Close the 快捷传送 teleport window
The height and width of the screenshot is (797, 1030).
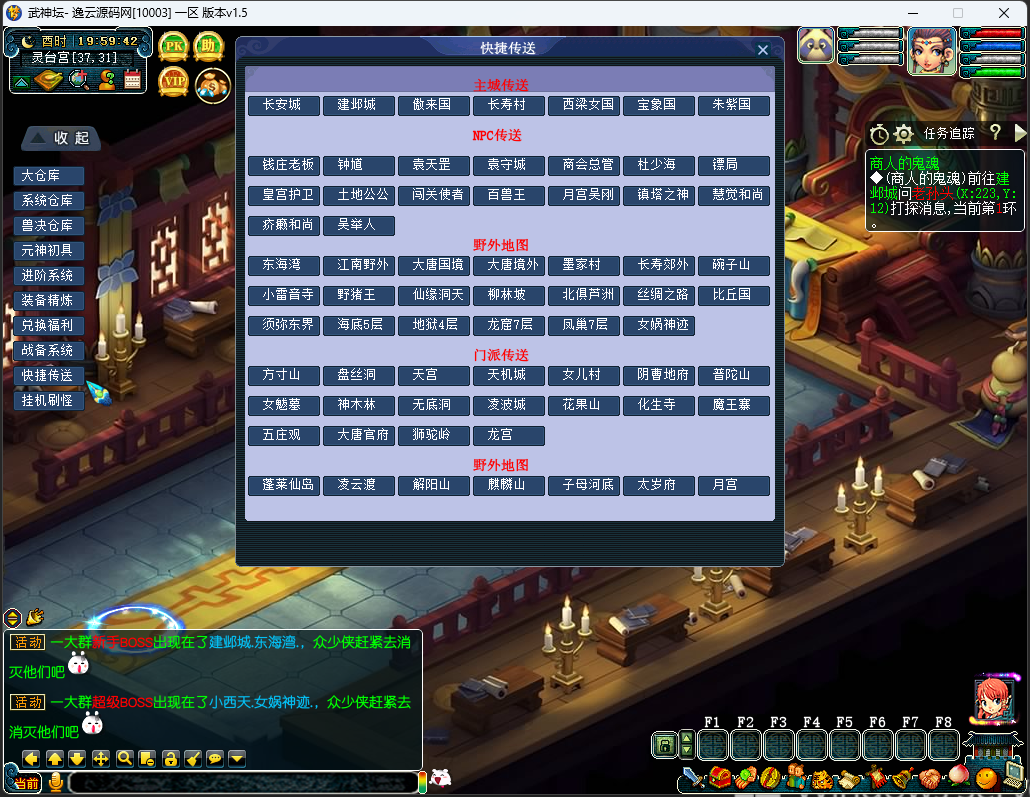[x=763, y=50]
